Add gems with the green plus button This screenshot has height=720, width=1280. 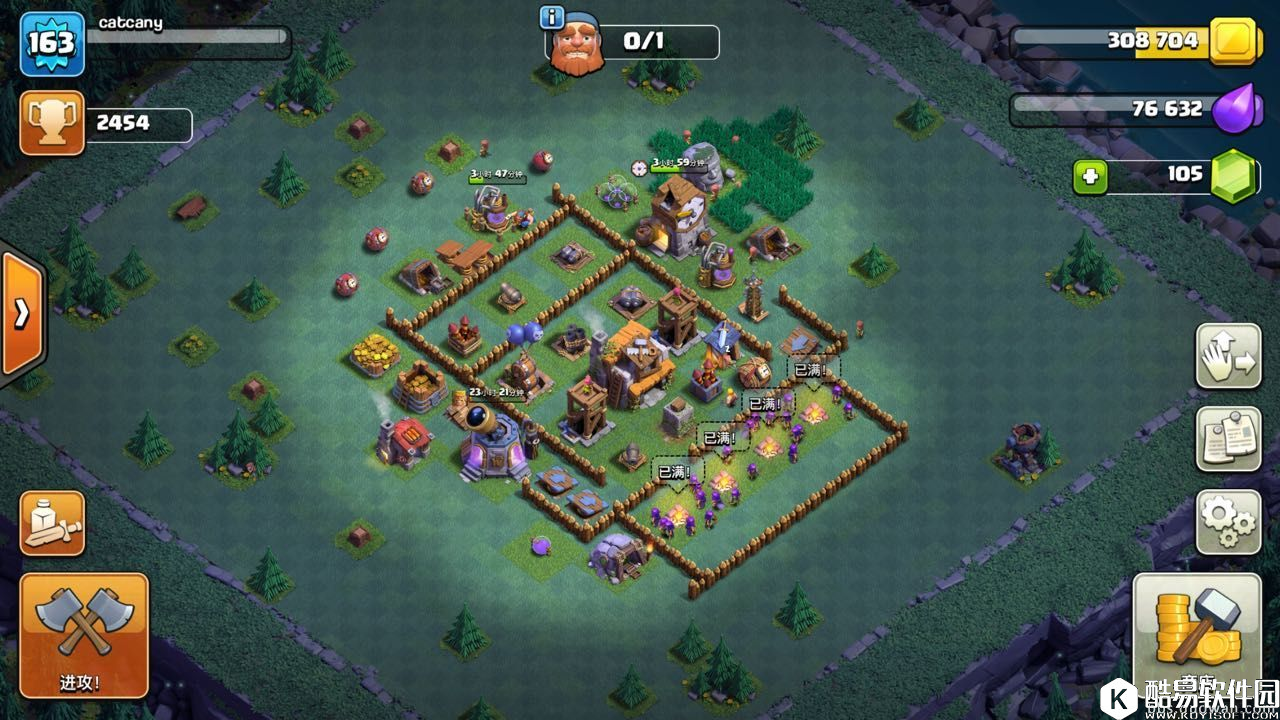pos(1090,177)
